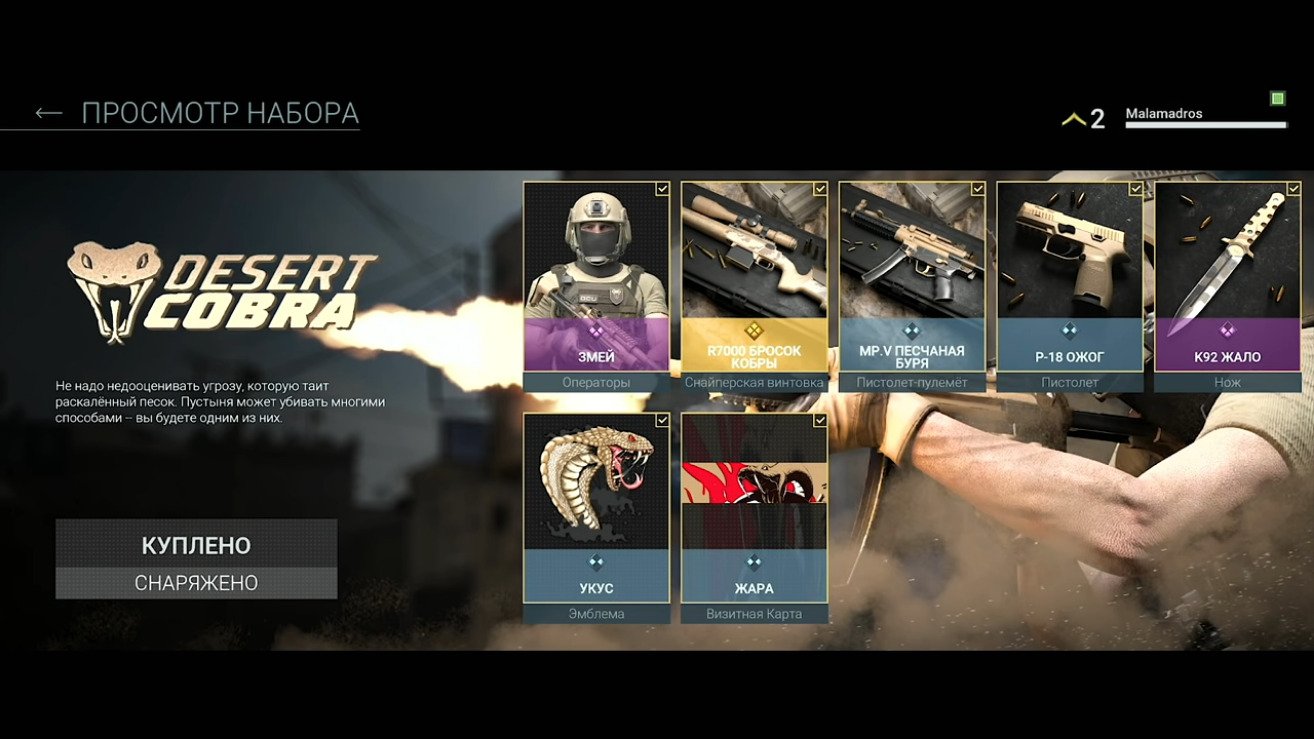Select the Укус cobra emblem

pos(596,508)
